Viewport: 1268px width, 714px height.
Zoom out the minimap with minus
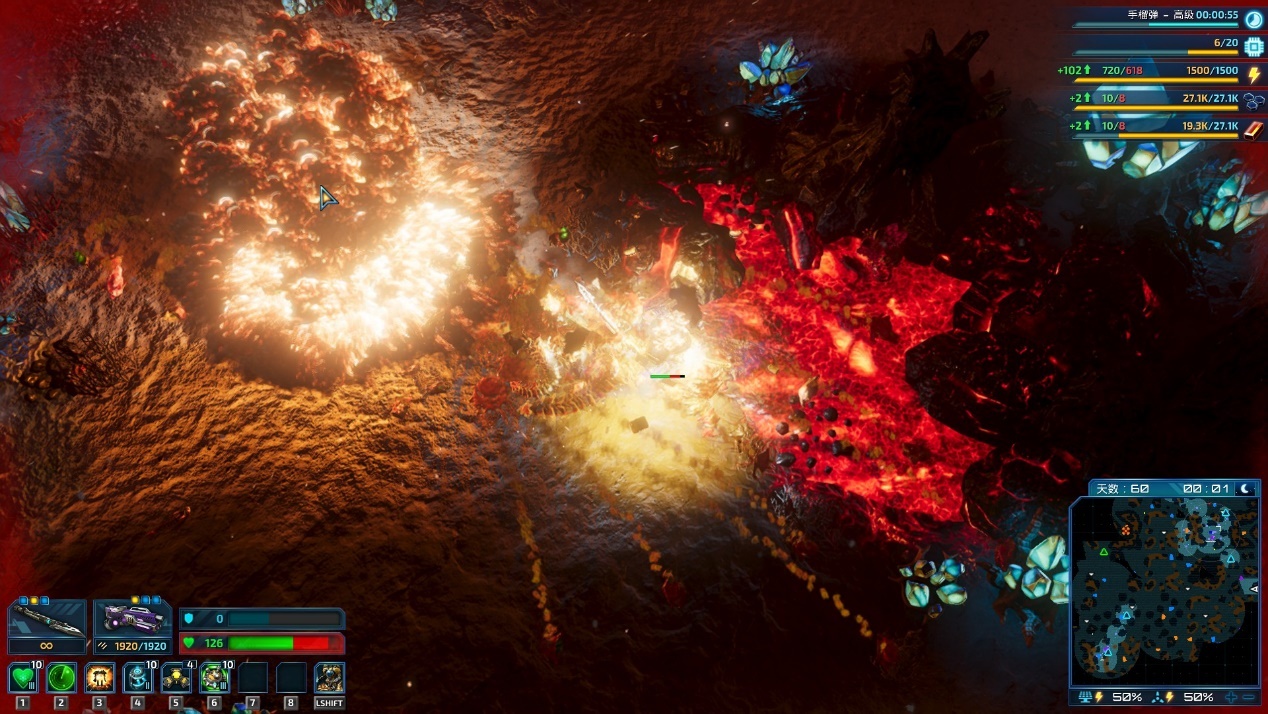(x=1249, y=697)
